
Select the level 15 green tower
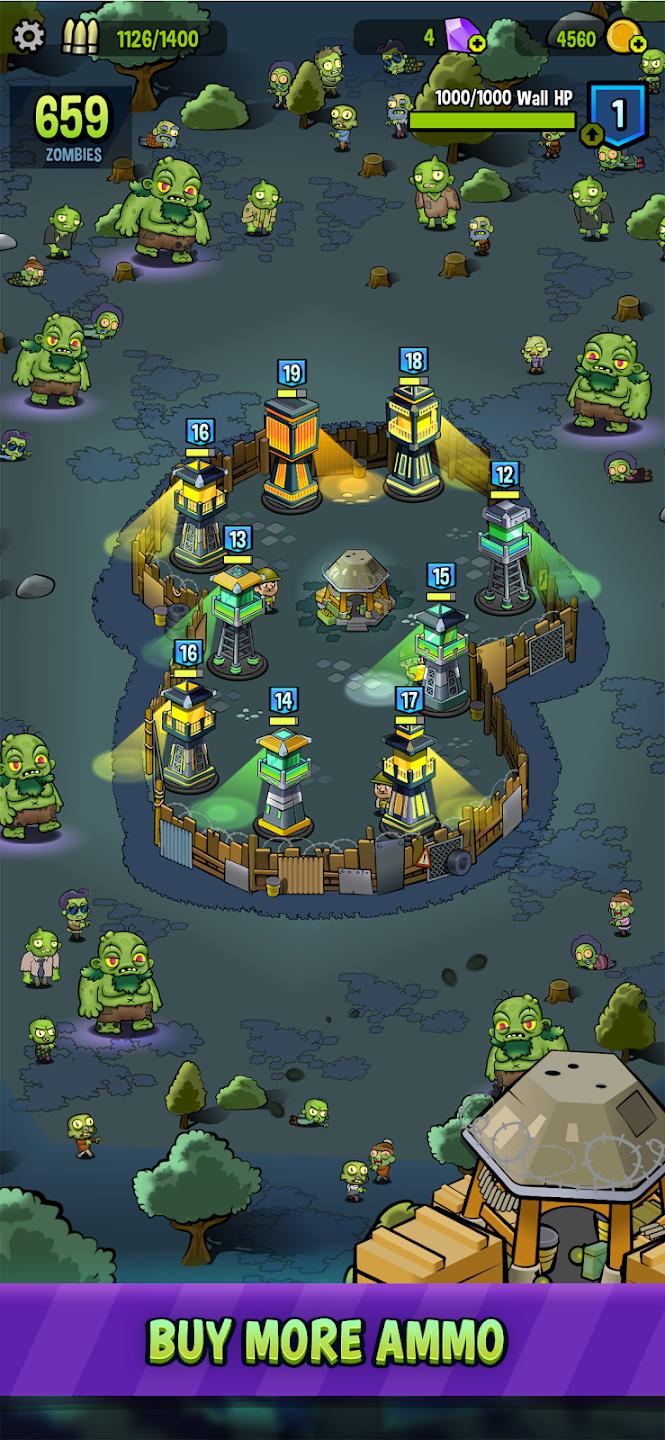441,655
